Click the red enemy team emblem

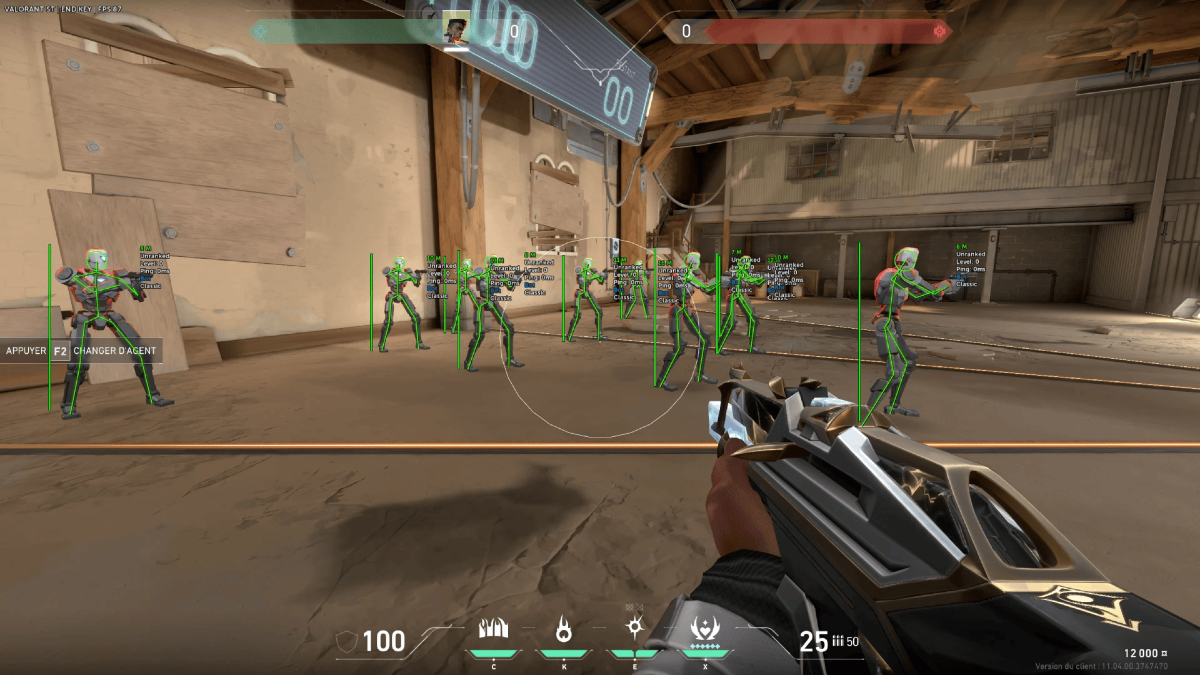(939, 31)
